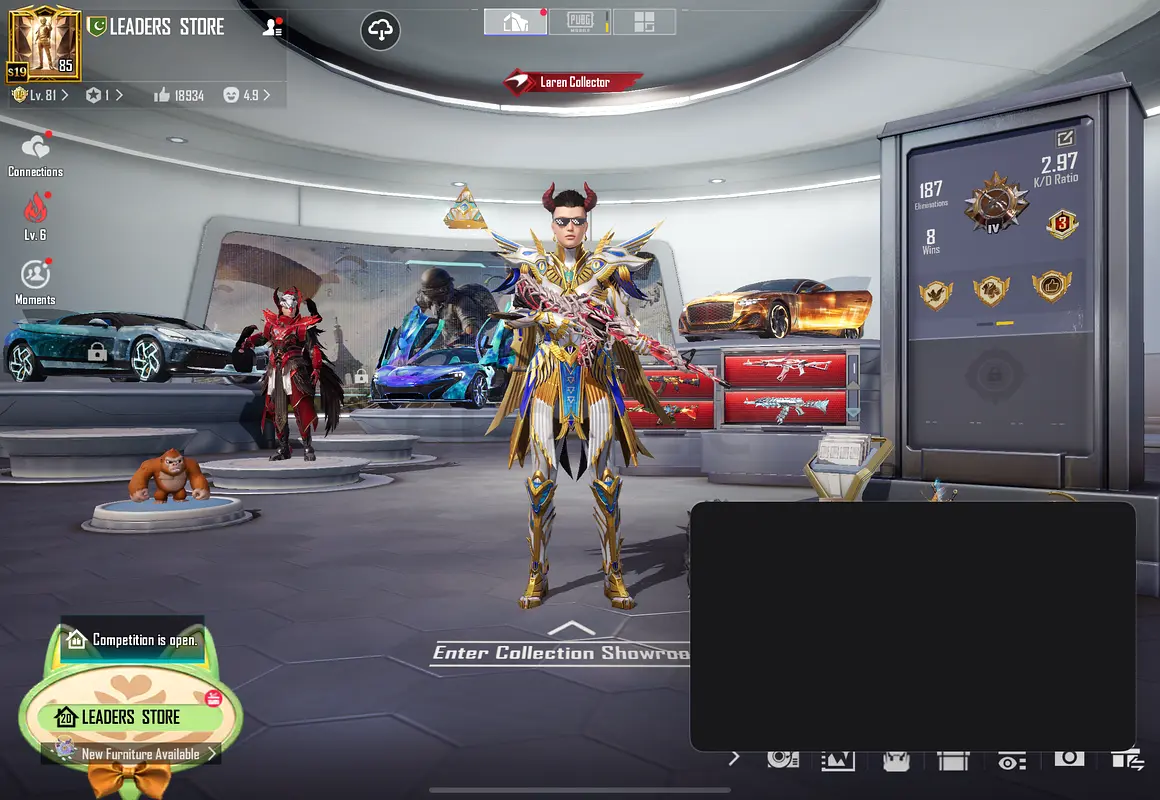The width and height of the screenshot is (1160, 800).
Task: Switch to the home tab with red dot
Action: click(x=515, y=22)
